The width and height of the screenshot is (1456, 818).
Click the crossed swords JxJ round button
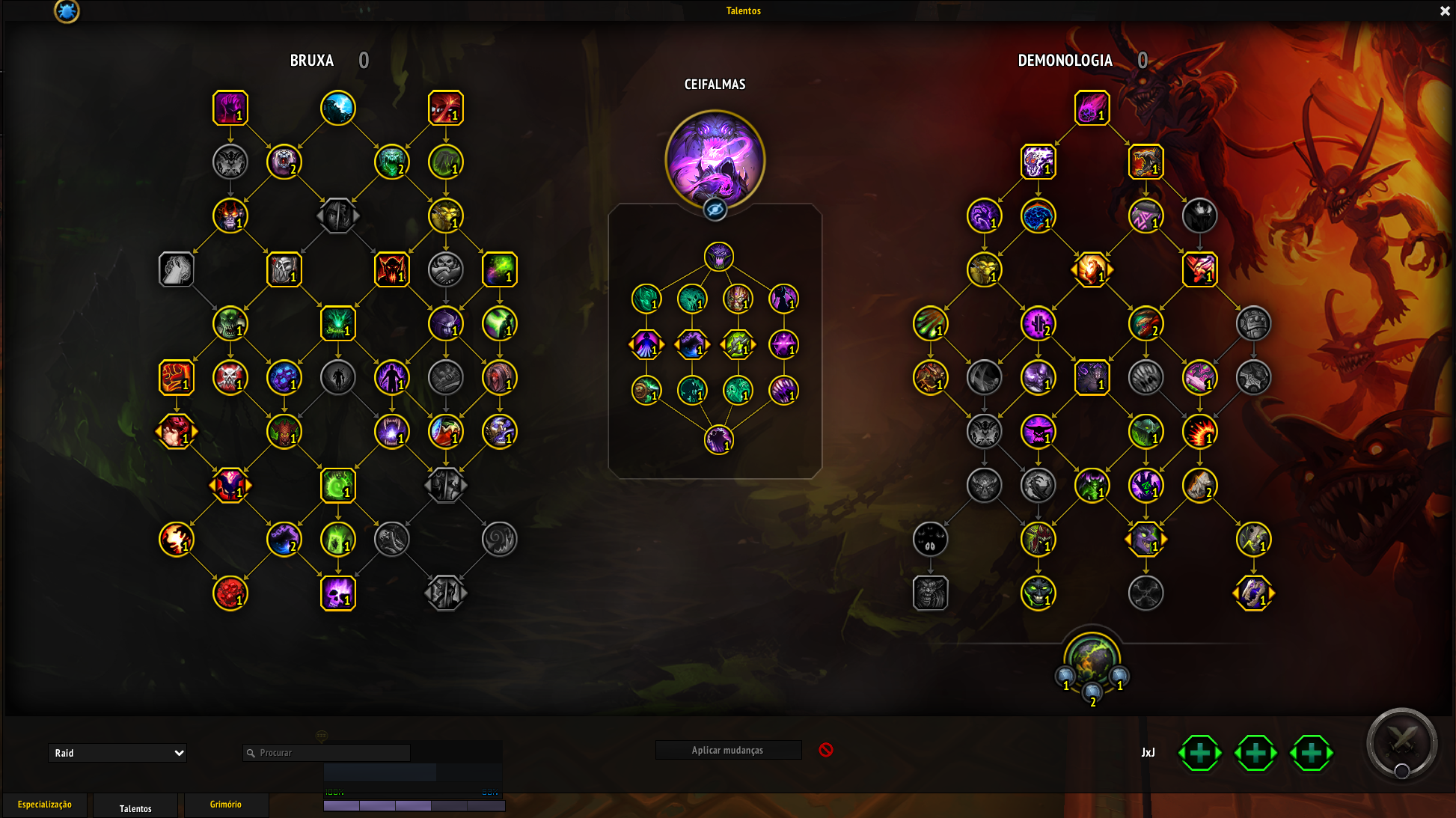coord(1401,742)
